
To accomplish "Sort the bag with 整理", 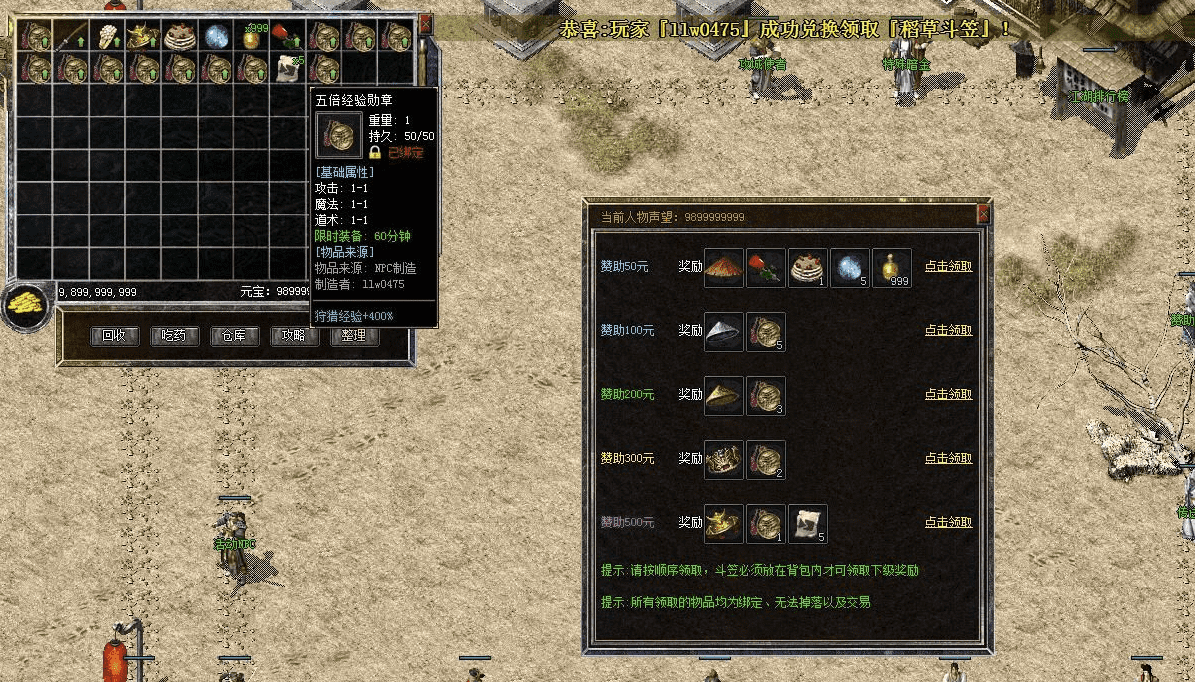I will [x=353, y=336].
